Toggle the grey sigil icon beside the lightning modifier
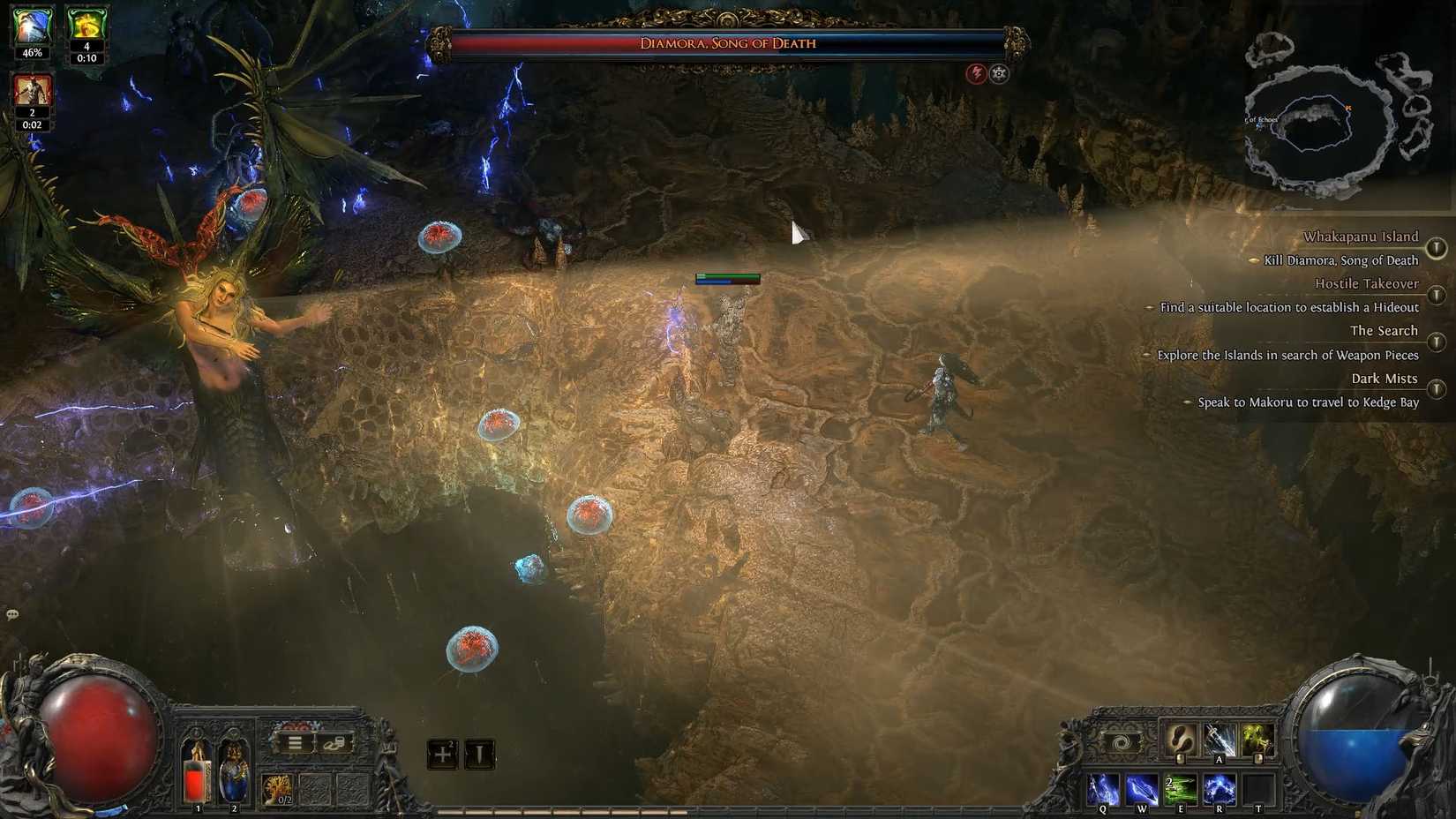The height and width of the screenshot is (819, 1456). (998, 74)
